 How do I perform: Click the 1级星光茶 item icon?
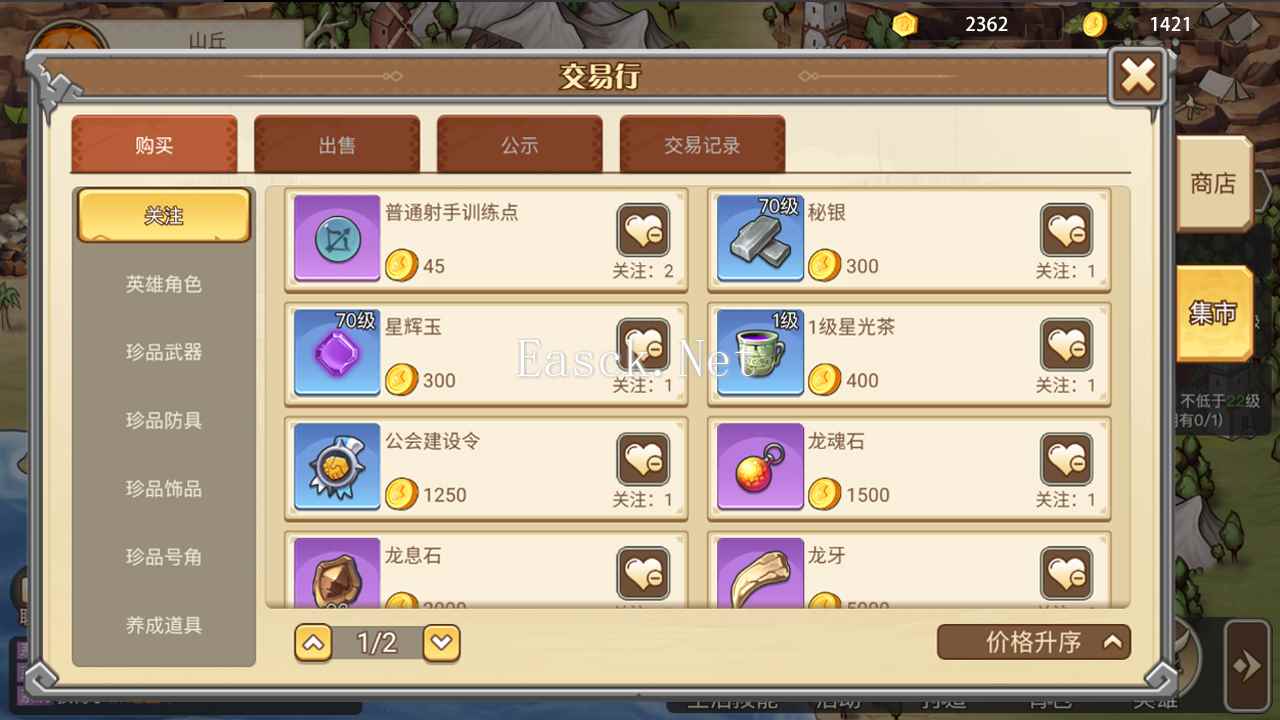point(760,352)
